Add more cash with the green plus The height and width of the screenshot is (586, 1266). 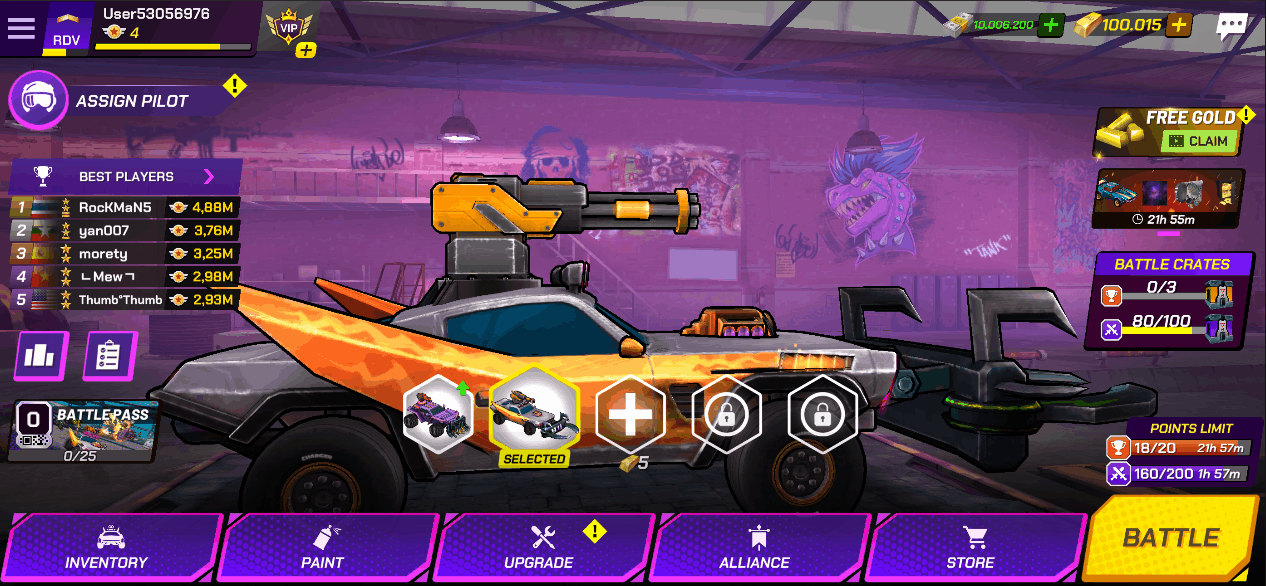(1050, 25)
